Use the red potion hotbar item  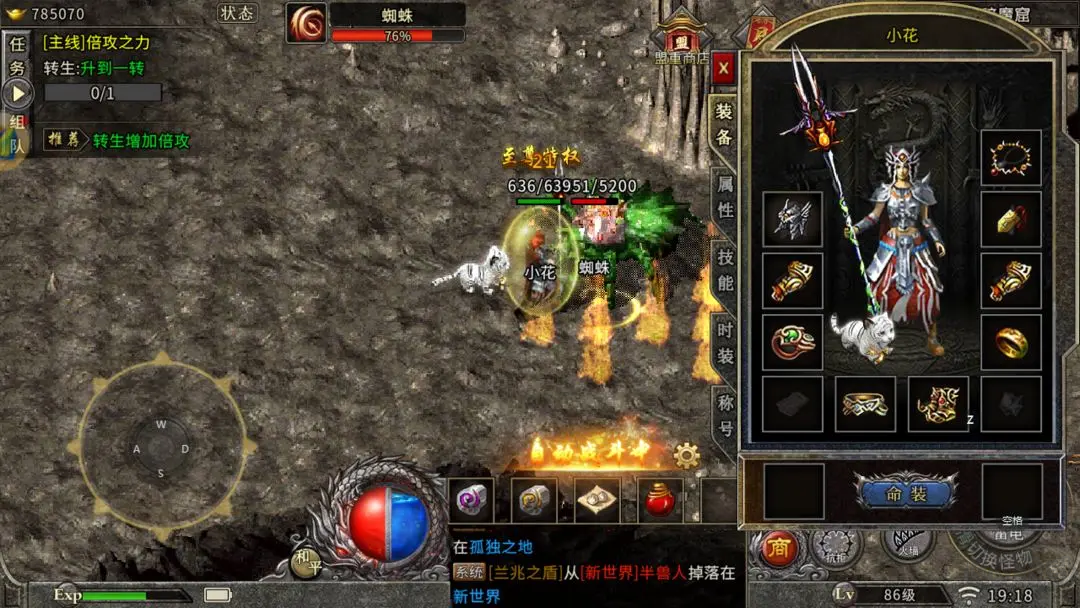point(658,499)
